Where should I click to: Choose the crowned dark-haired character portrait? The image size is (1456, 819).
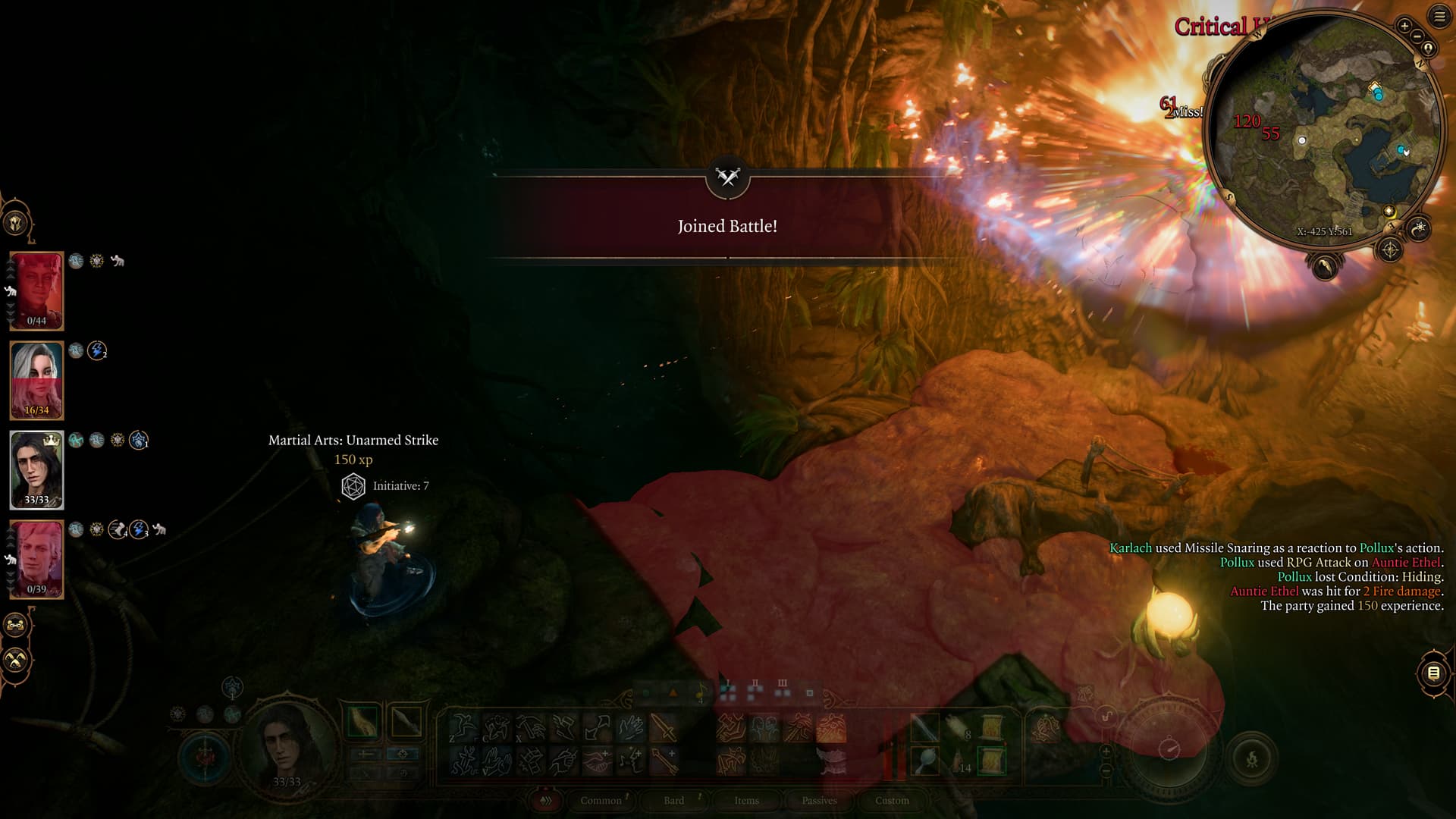point(36,470)
